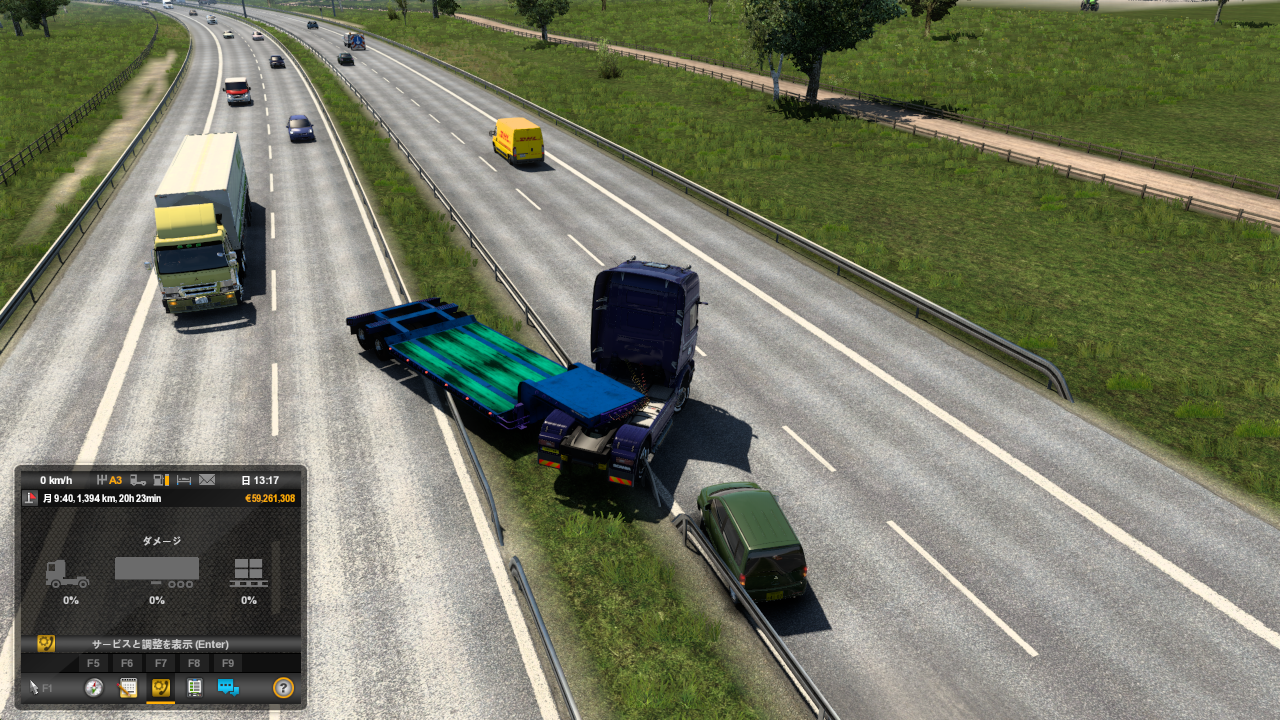Image resolution: width=1280 pixels, height=720 pixels.
Task: Open the navigation compass tab
Action: coord(94,687)
